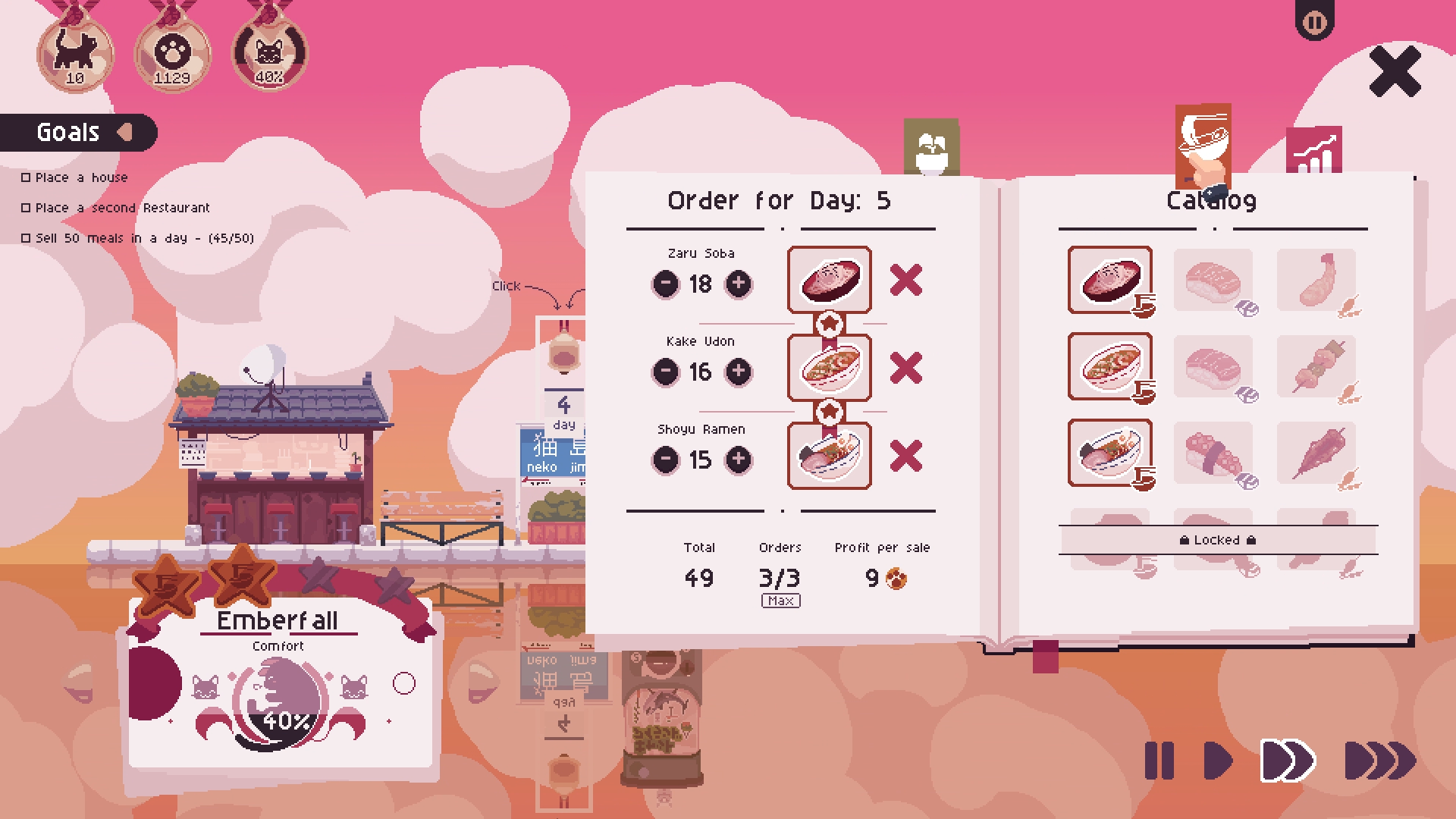This screenshot has height=819, width=1456.
Task: Remove Zaru Soba from the order
Action: [905, 281]
